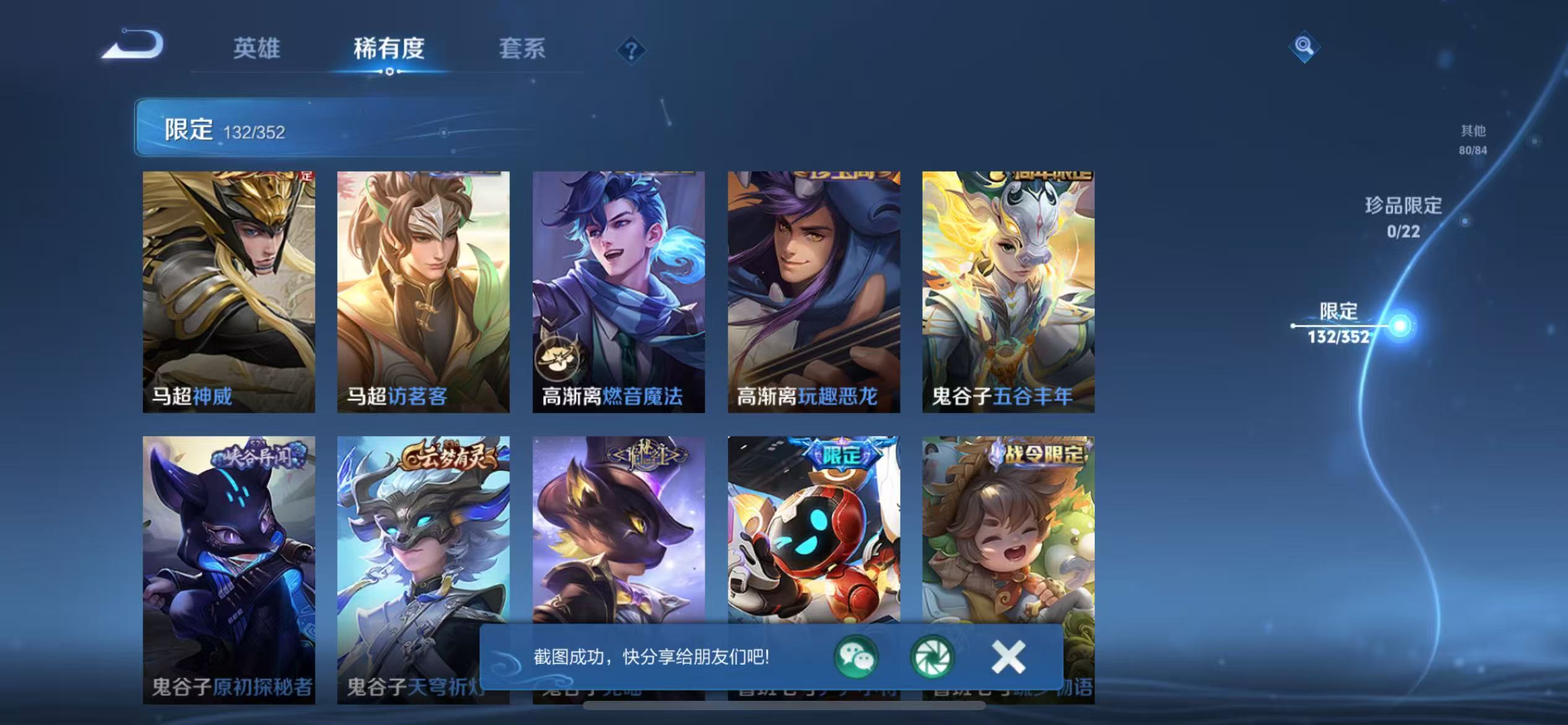Viewport: 1568px width, 725px height.
Task: Open help via the question mark icon
Action: (x=630, y=50)
